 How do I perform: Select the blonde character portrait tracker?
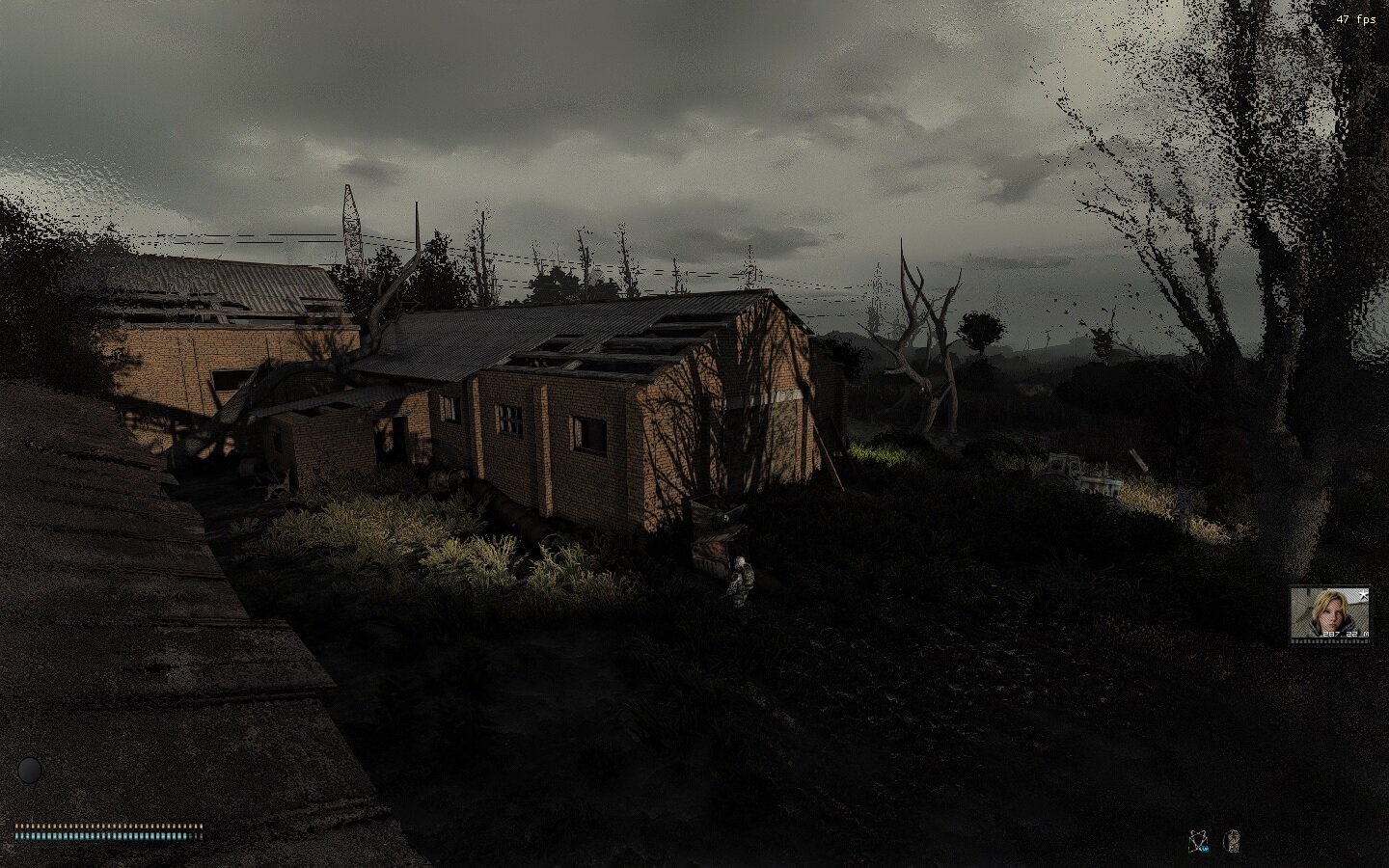click(x=1329, y=613)
